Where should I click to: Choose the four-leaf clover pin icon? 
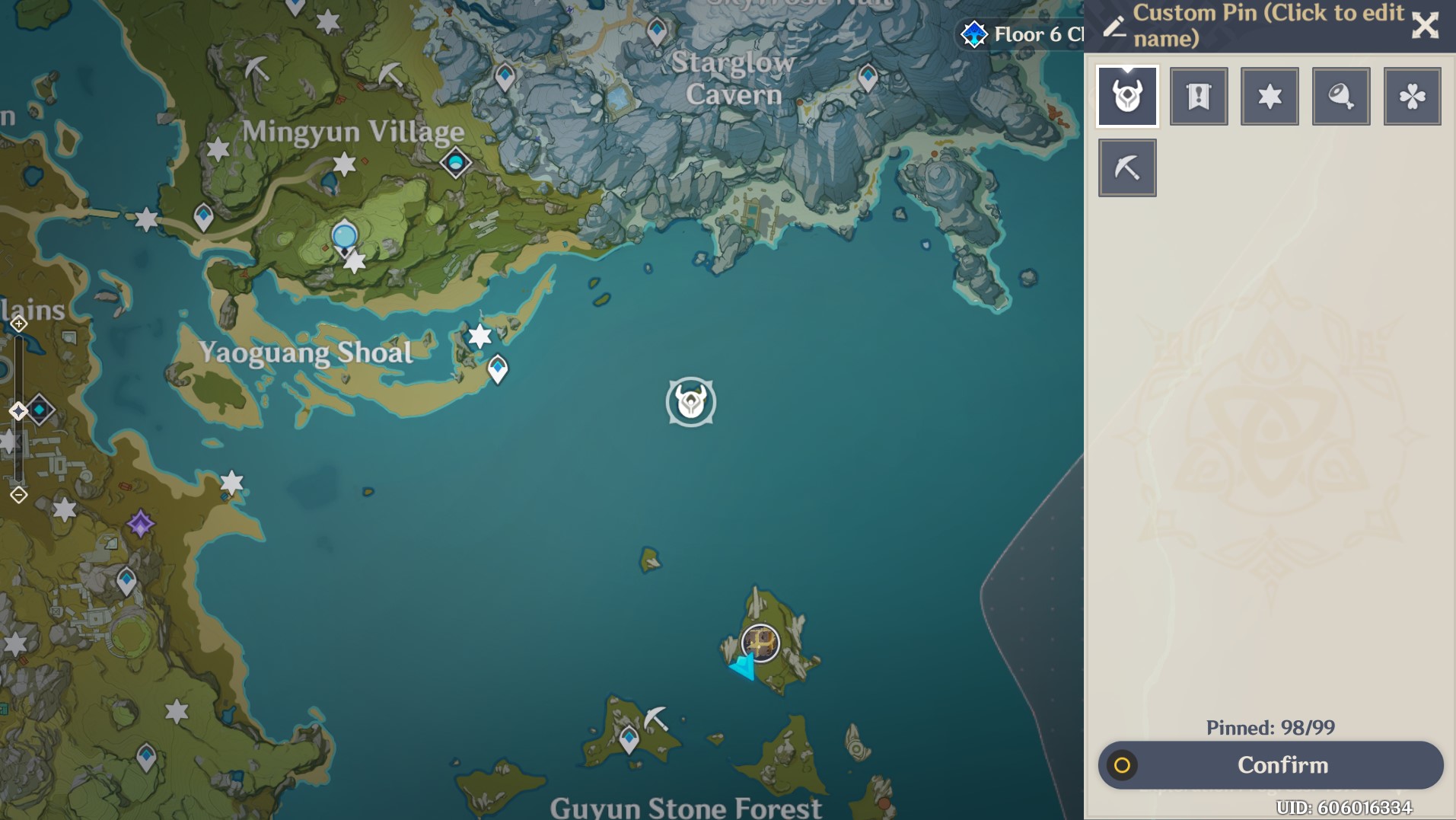point(1412,95)
